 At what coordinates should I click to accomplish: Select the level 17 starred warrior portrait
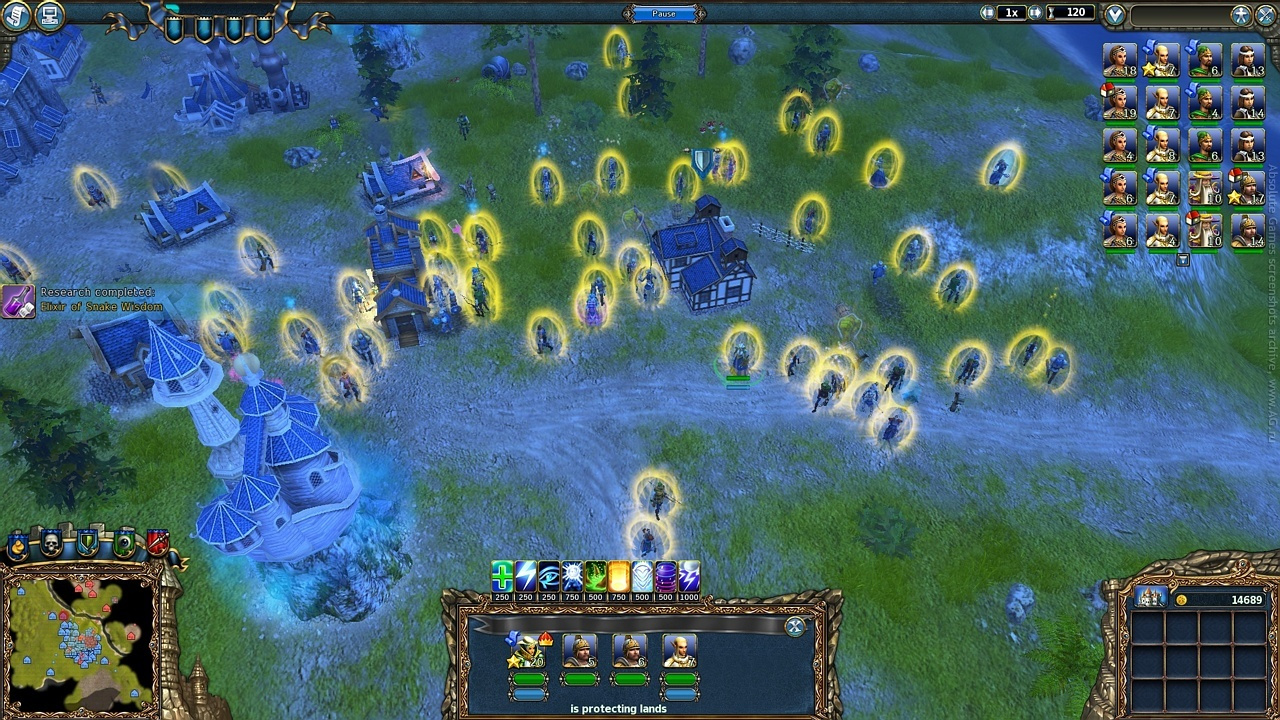(x=1246, y=187)
